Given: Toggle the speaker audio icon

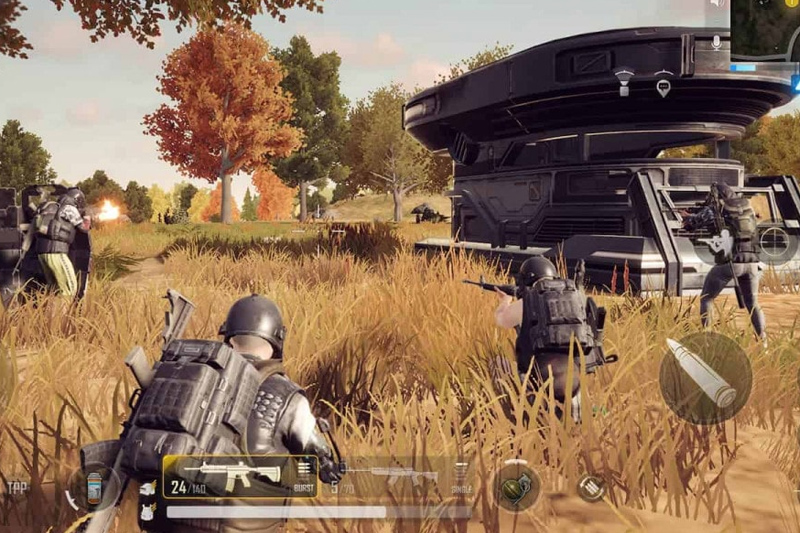Looking at the screenshot, I should pyautogui.click(x=716, y=5).
